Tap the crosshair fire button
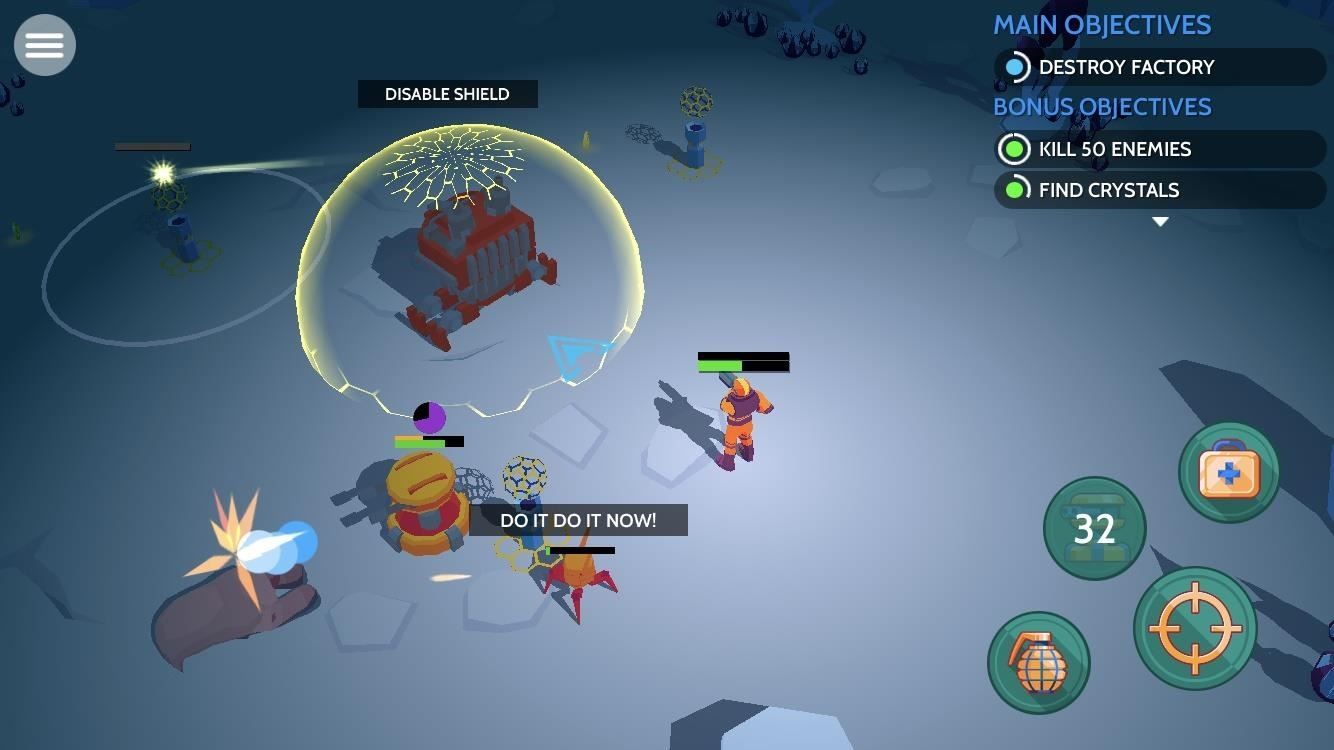1334x750 pixels. tap(1195, 628)
